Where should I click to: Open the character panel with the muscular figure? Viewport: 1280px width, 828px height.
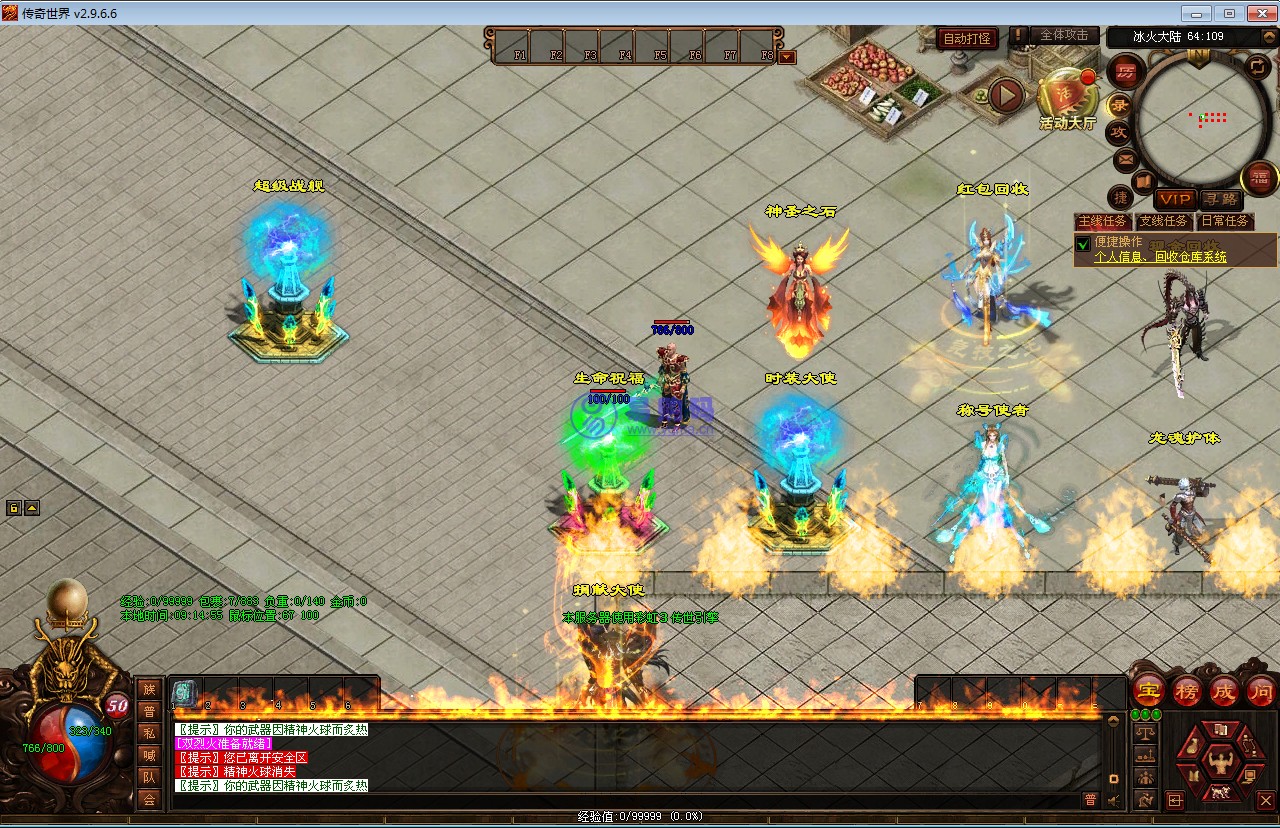(1219, 765)
